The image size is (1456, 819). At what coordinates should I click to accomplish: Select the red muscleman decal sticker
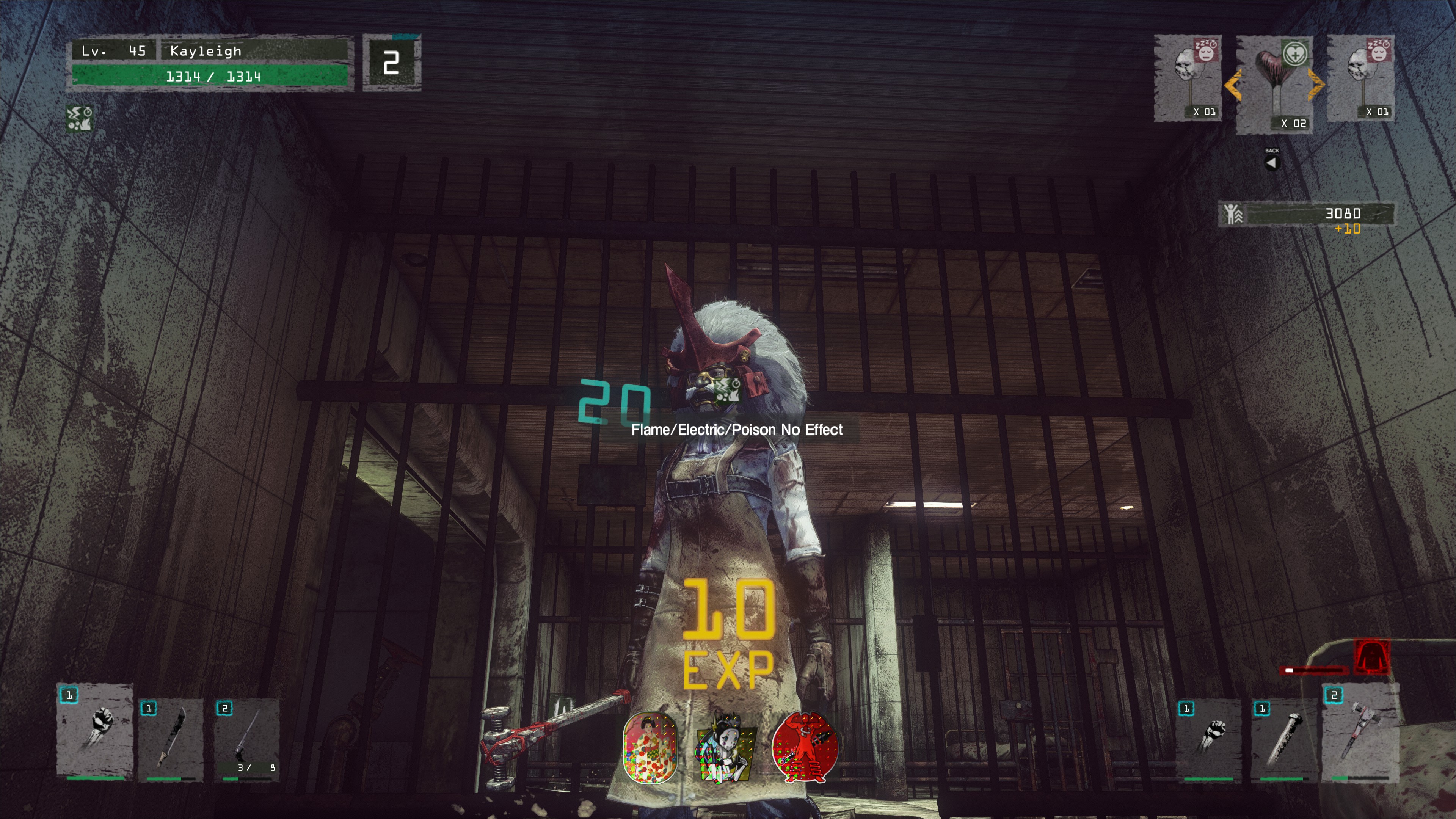click(x=804, y=747)
